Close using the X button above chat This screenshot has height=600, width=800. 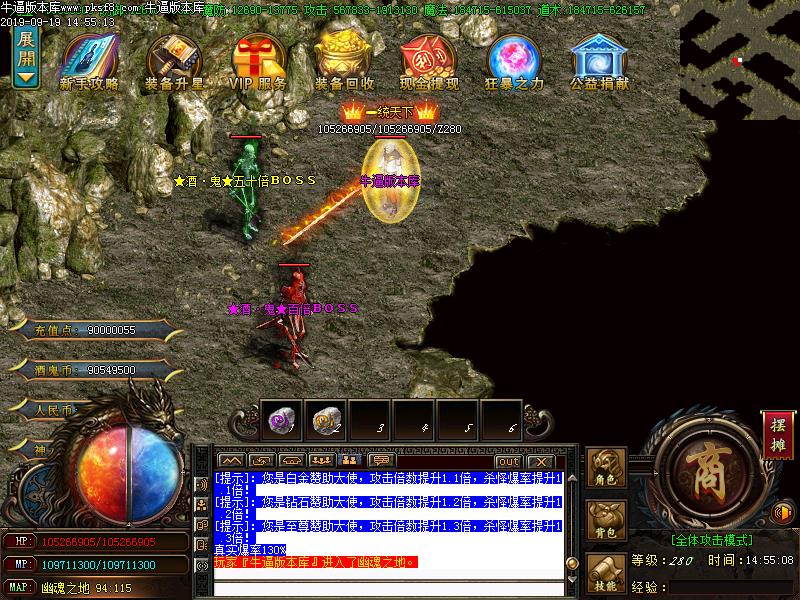coord(541,460)
